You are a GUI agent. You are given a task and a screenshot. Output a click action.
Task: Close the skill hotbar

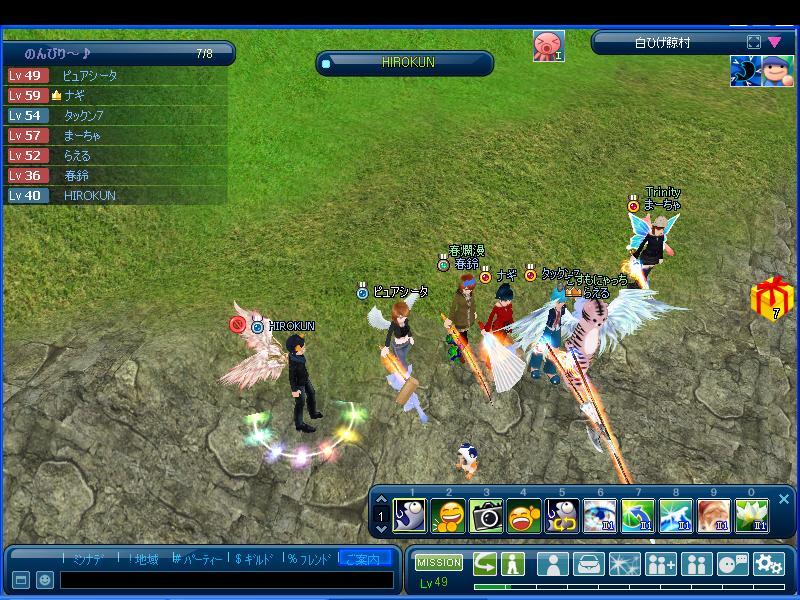point(784,499)
